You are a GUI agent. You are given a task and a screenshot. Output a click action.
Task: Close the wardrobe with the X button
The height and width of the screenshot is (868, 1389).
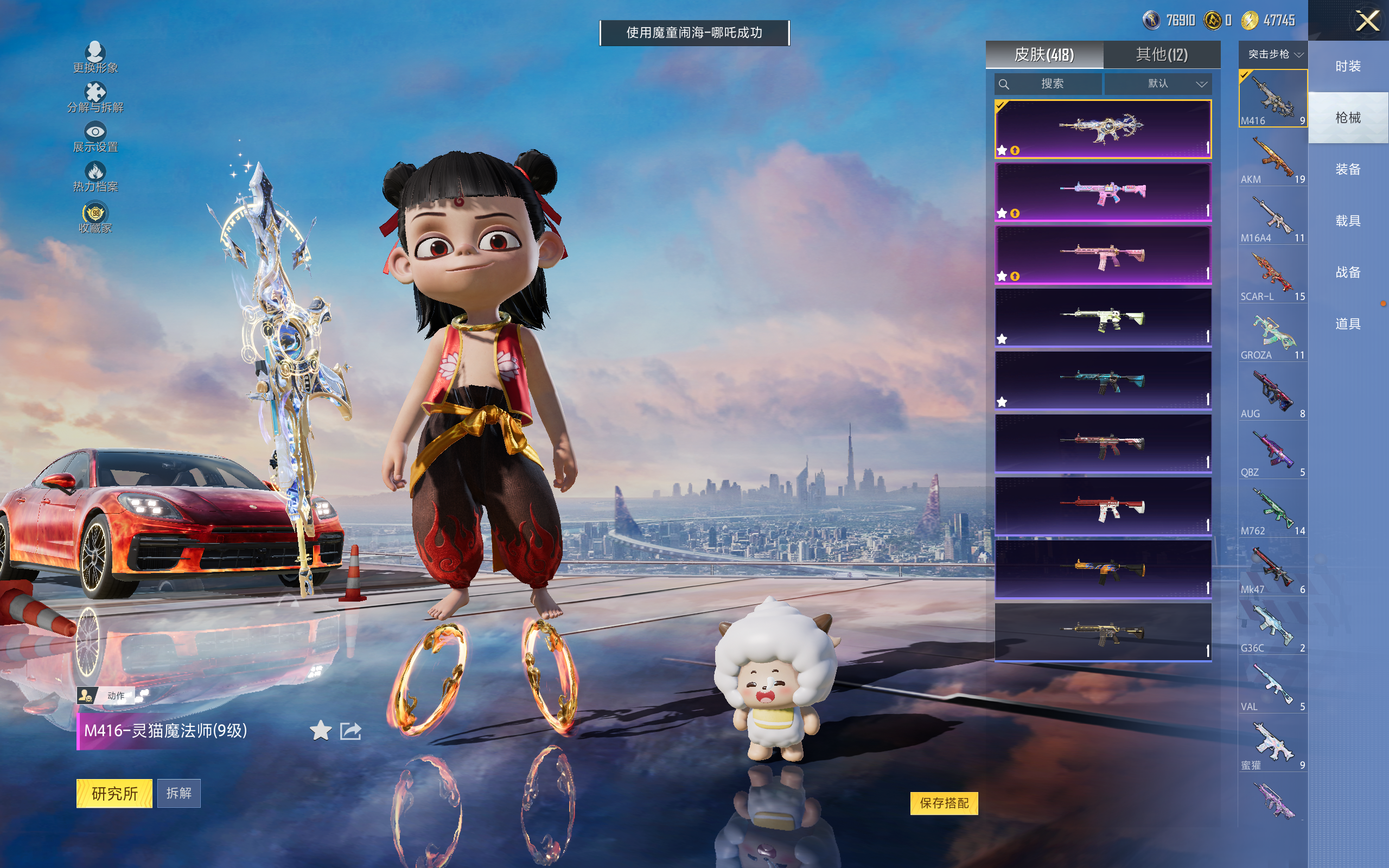coord(1367,21)
